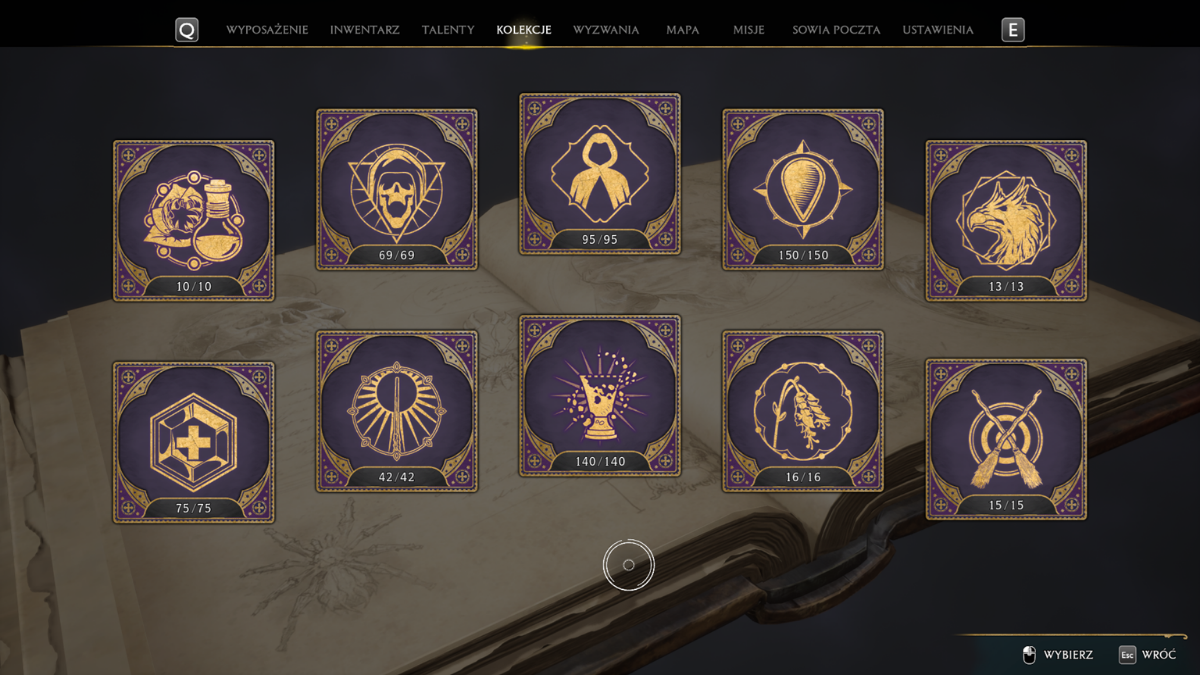Choose the crossed brooms collection card

click(1006, 439)
